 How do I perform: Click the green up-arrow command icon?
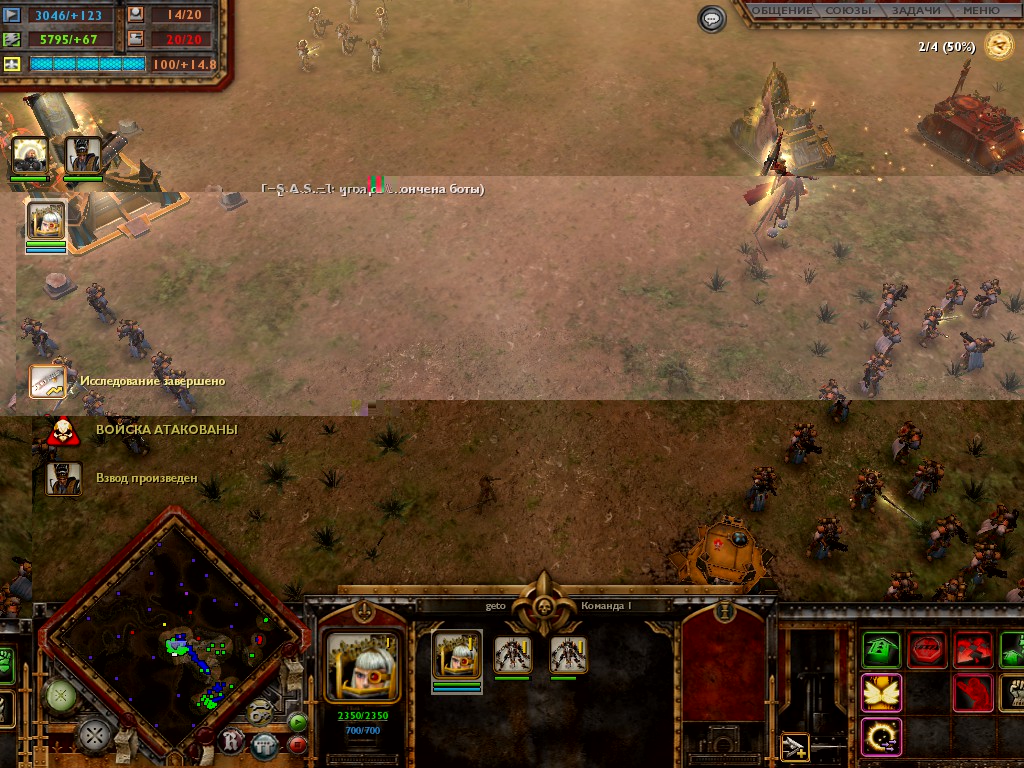click(881, 650)
